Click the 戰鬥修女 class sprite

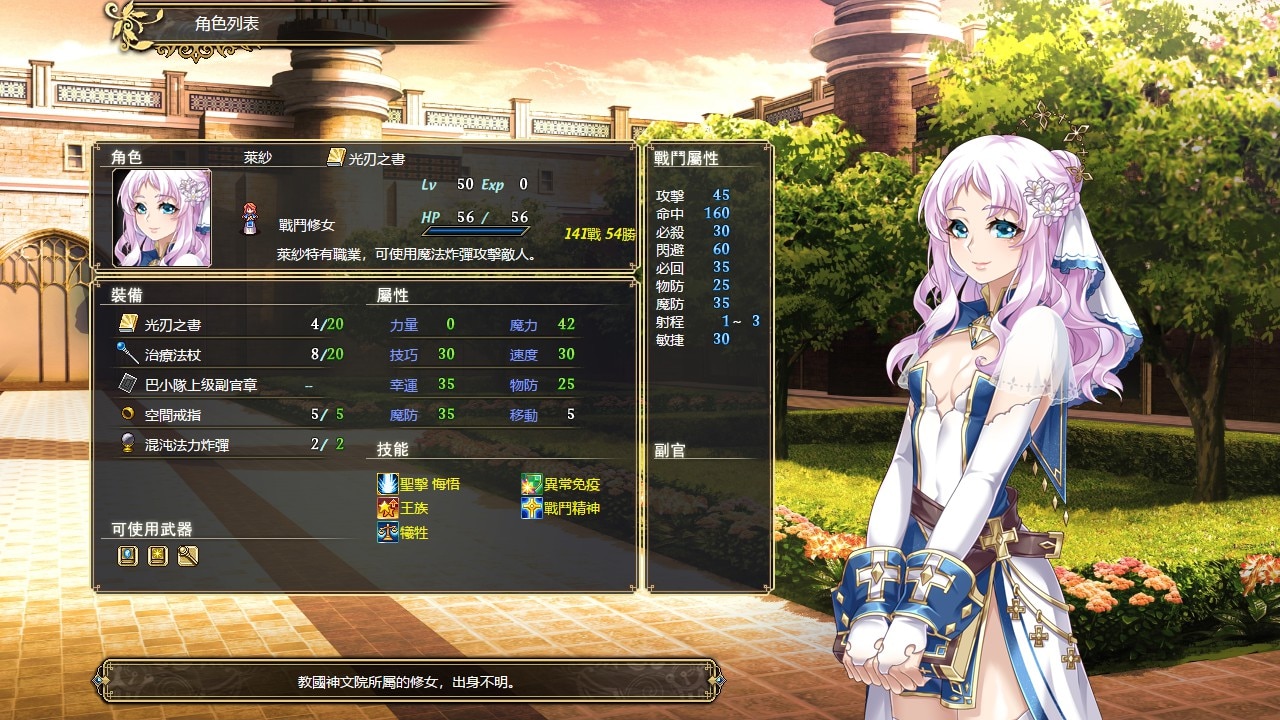[x=250, y=218]
